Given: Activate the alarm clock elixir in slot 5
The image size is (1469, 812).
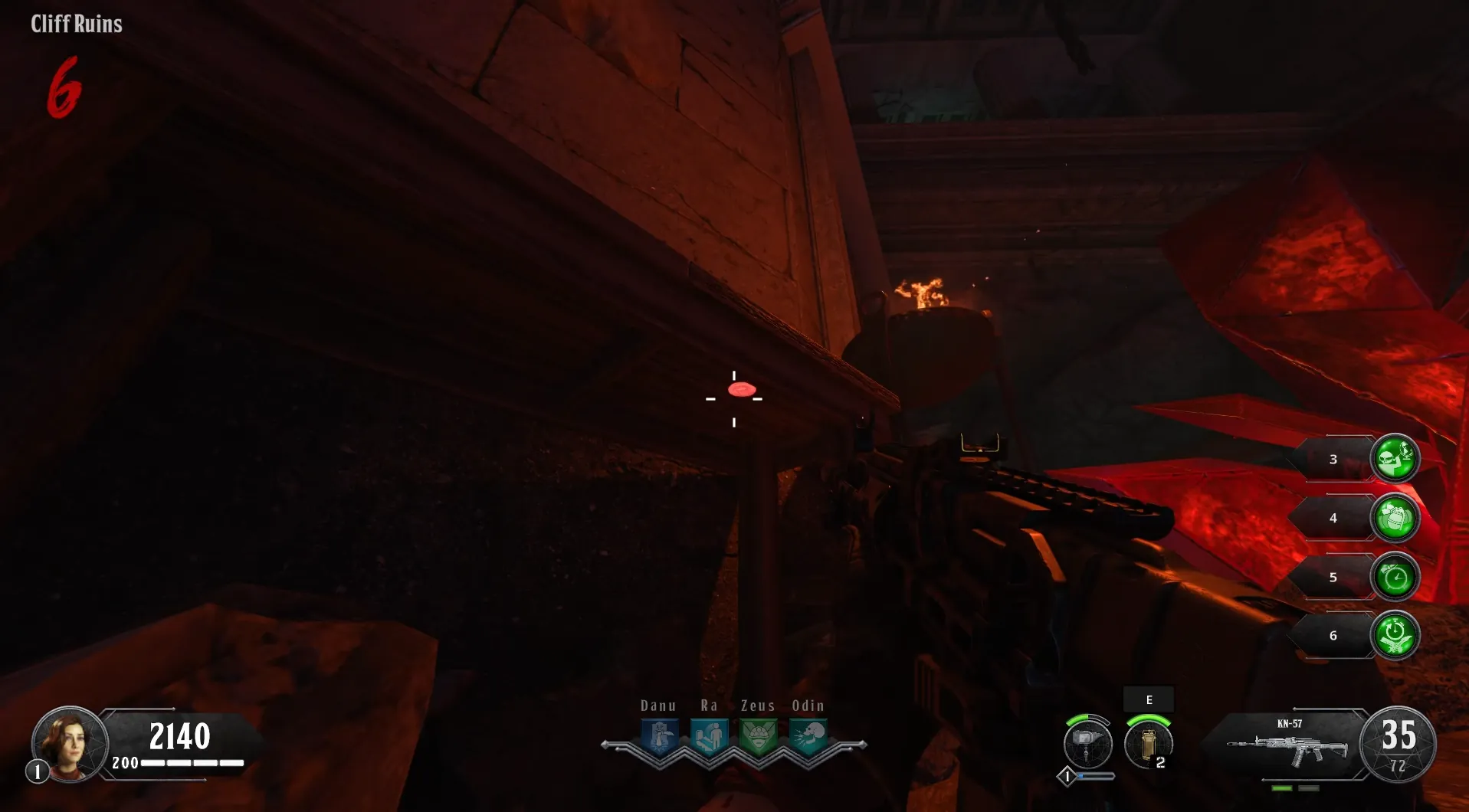Looking at the screenshot, I should (1395, 577).
